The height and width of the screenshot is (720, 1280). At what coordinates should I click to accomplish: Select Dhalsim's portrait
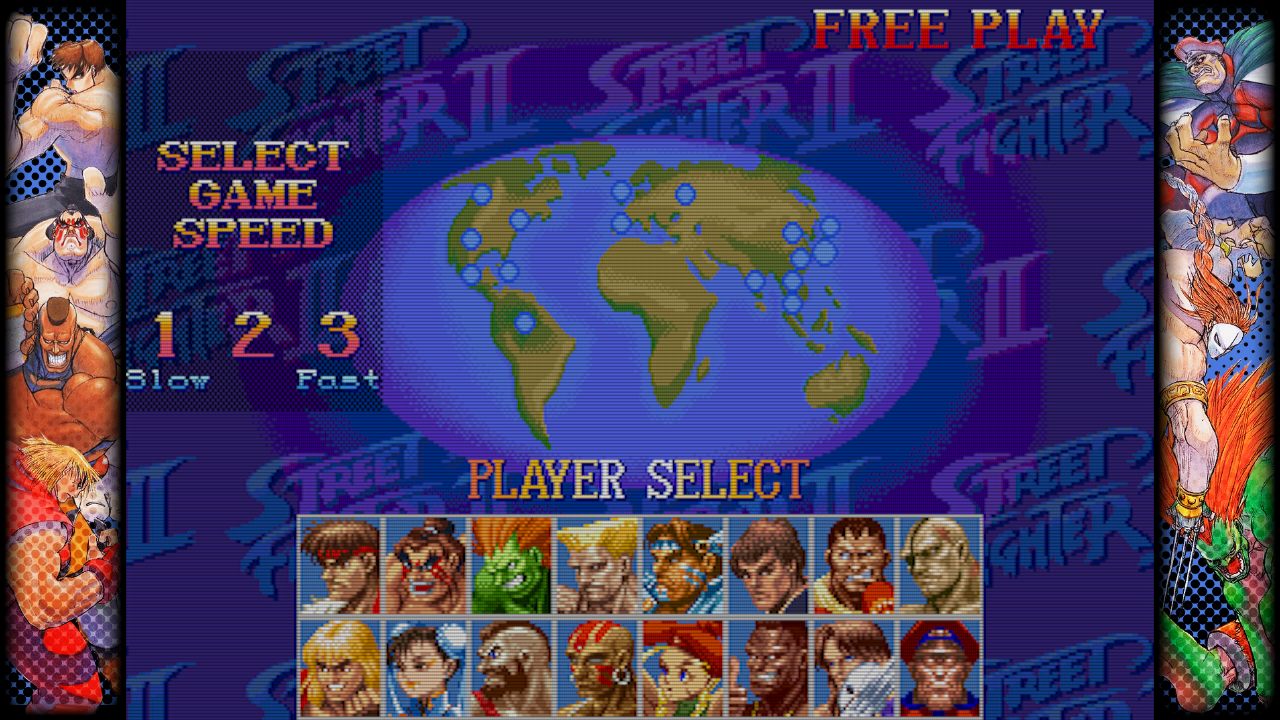[x=597, y=667]
